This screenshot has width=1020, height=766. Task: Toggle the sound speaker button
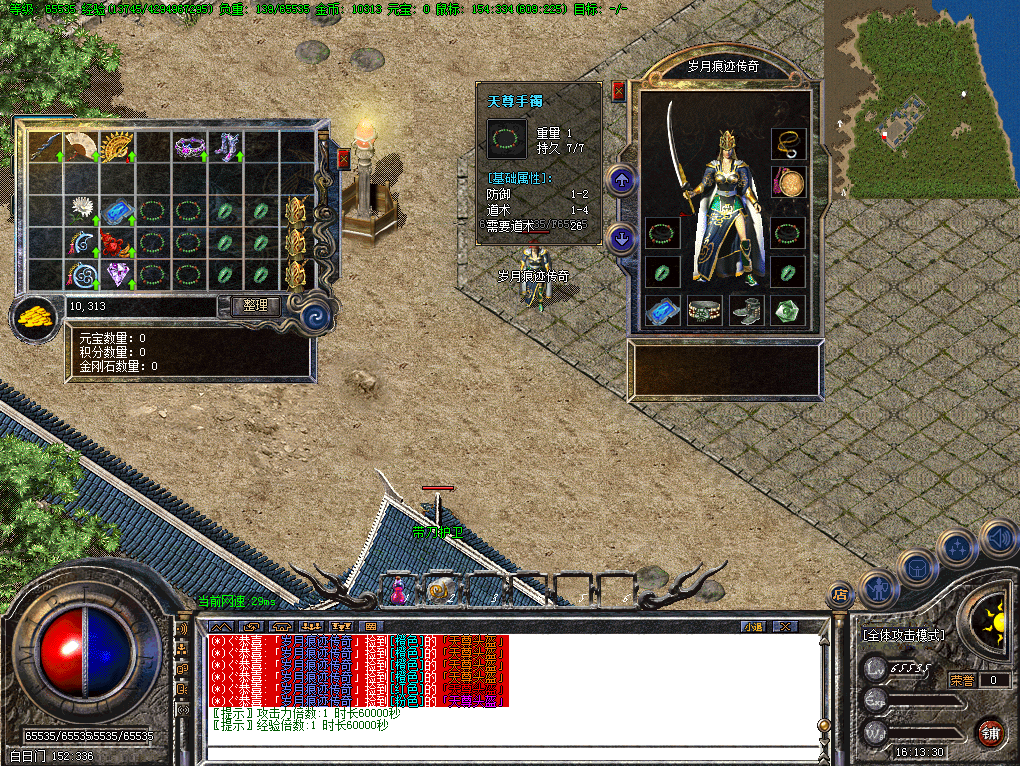pos(998,538)
